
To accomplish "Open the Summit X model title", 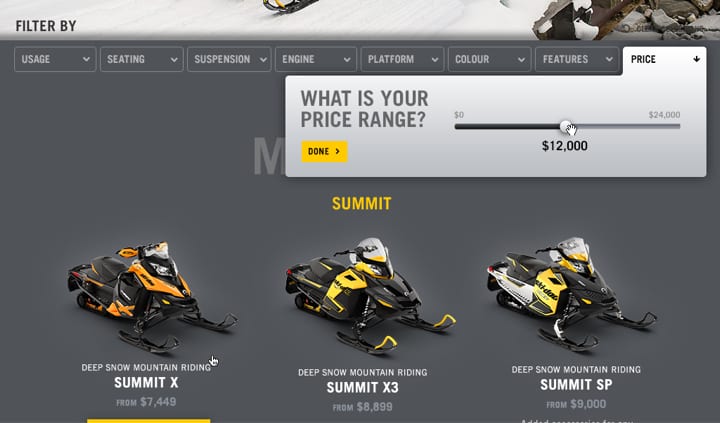I will tap(146, 383).
